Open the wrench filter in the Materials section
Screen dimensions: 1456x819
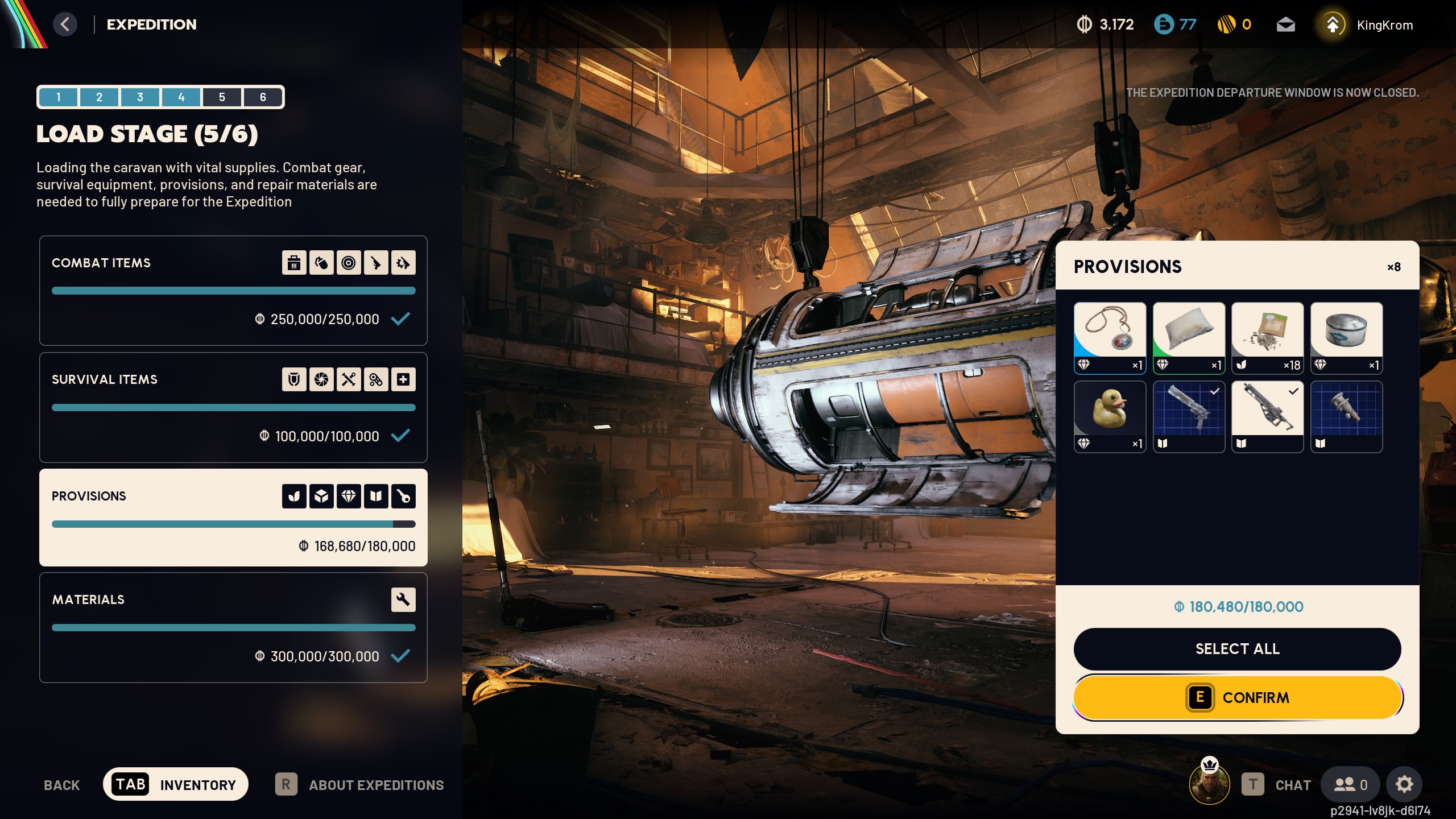[x=404, y=599]
